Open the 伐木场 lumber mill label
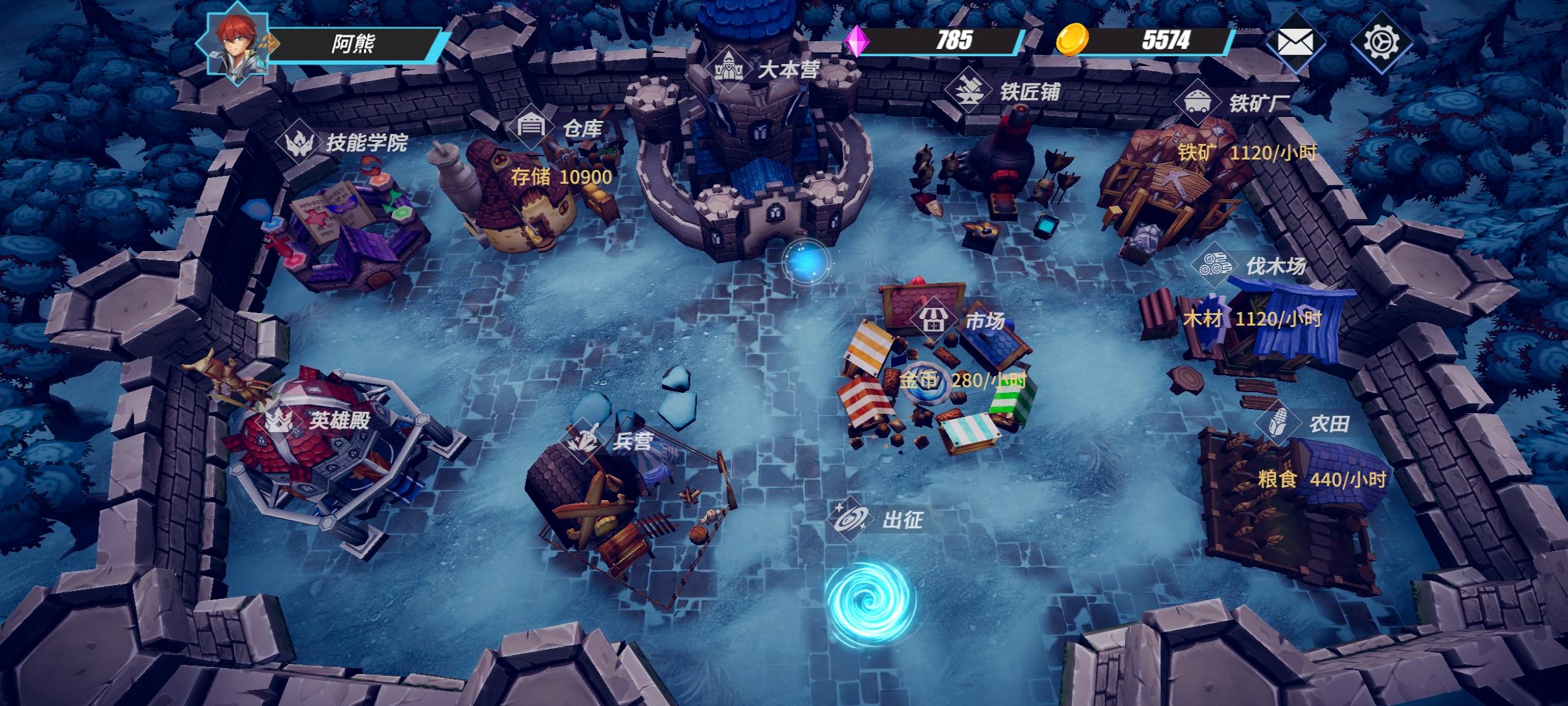This screenshot has height=706, width=1568. coord(1250,266)
